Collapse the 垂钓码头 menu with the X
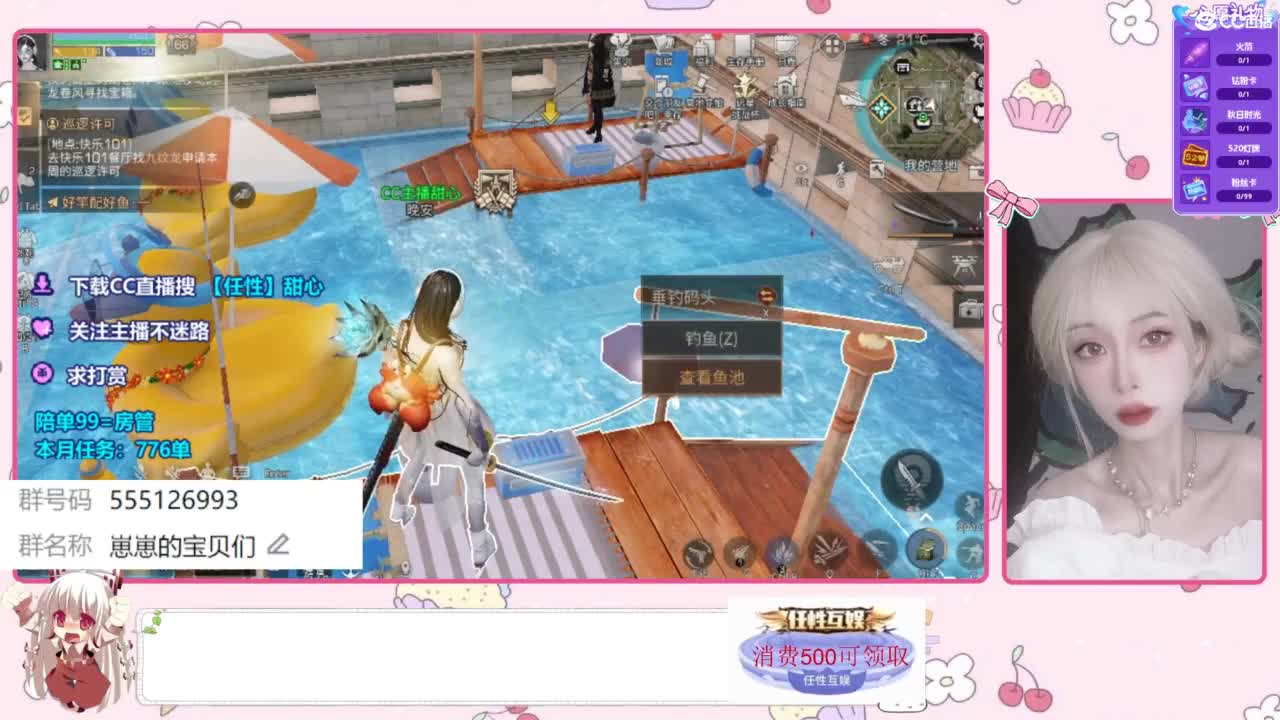The image size is (1280, 720). pyautogui.click(x=765, y=312)
